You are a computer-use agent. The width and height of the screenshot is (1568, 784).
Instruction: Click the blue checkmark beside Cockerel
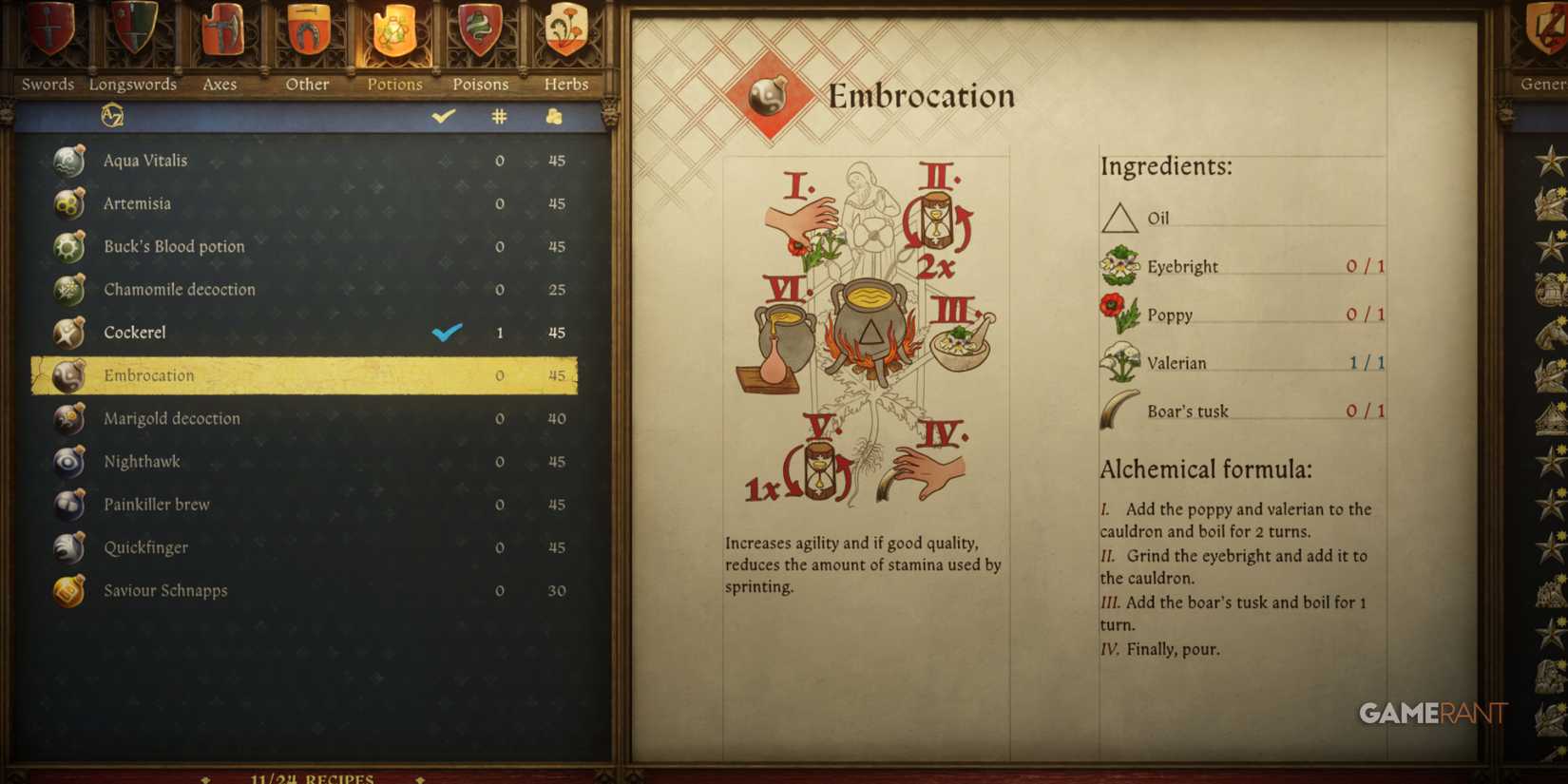446,333
